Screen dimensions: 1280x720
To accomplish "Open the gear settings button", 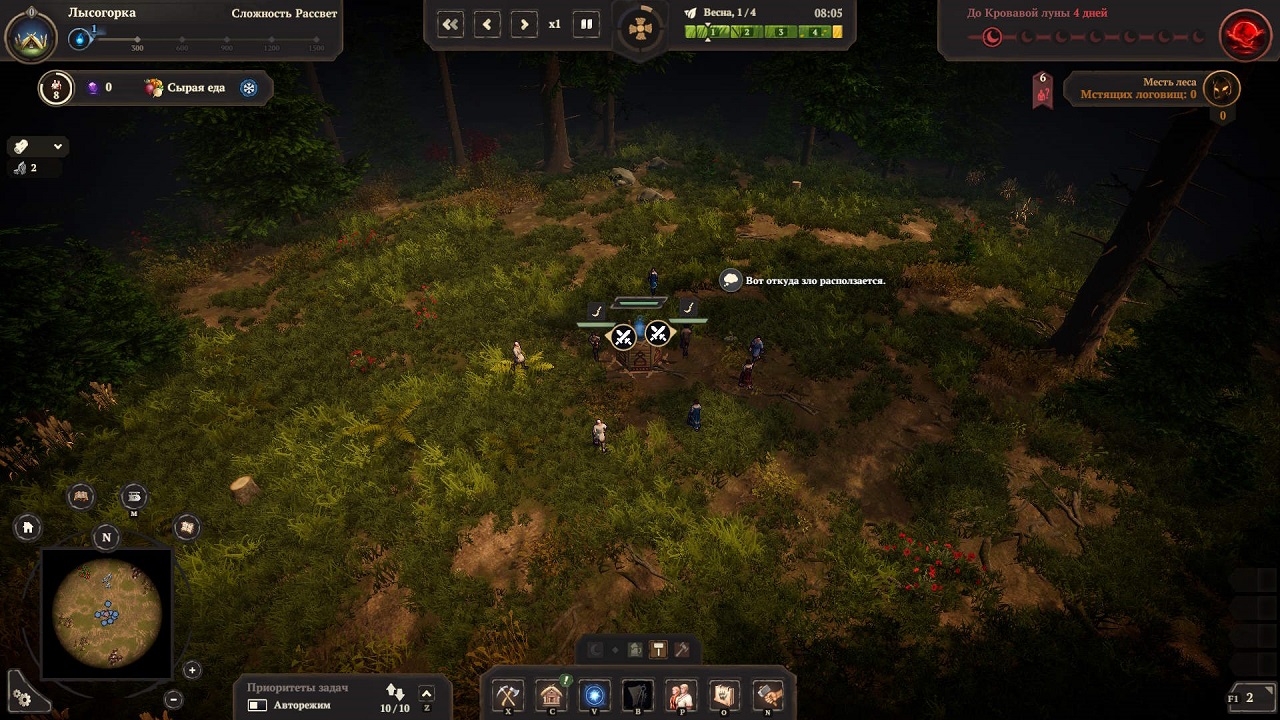I will click(x=22, y=697).
